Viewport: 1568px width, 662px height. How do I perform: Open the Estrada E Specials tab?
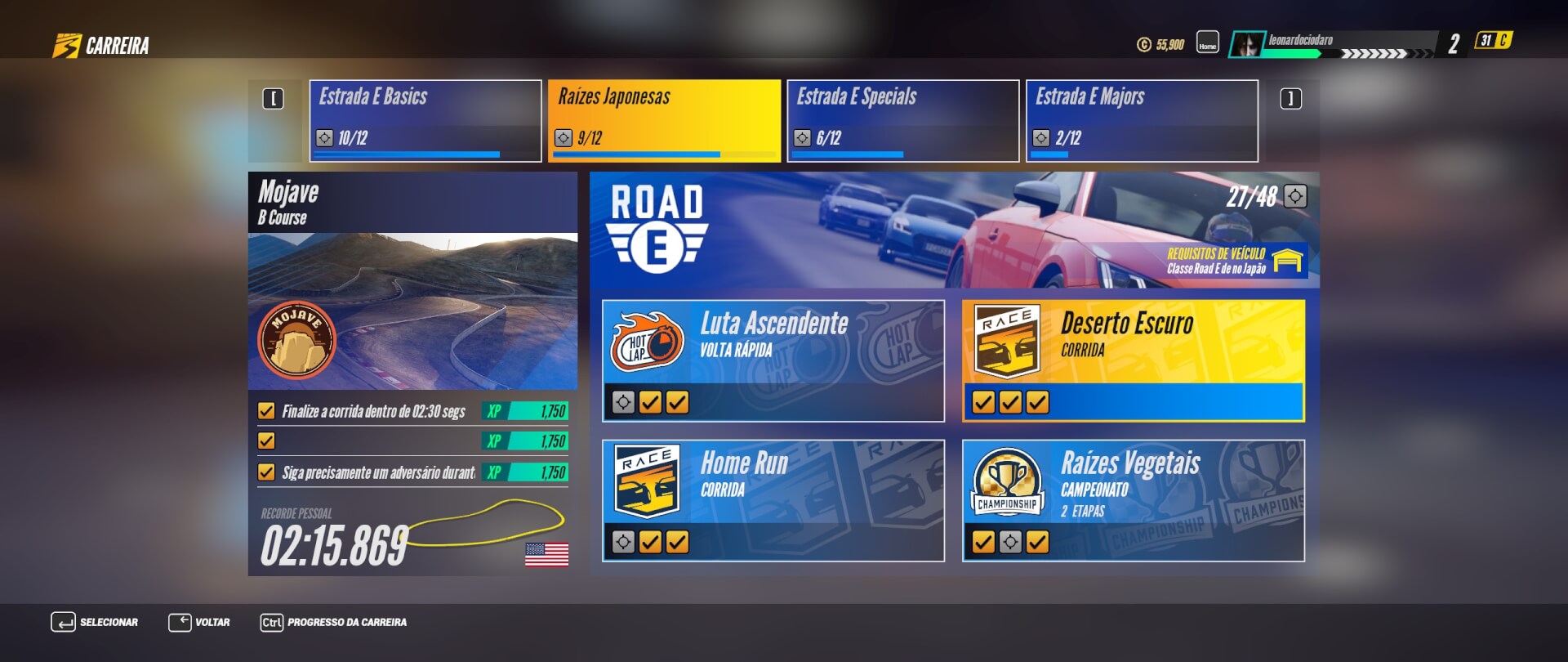click(x=902, y=120)
